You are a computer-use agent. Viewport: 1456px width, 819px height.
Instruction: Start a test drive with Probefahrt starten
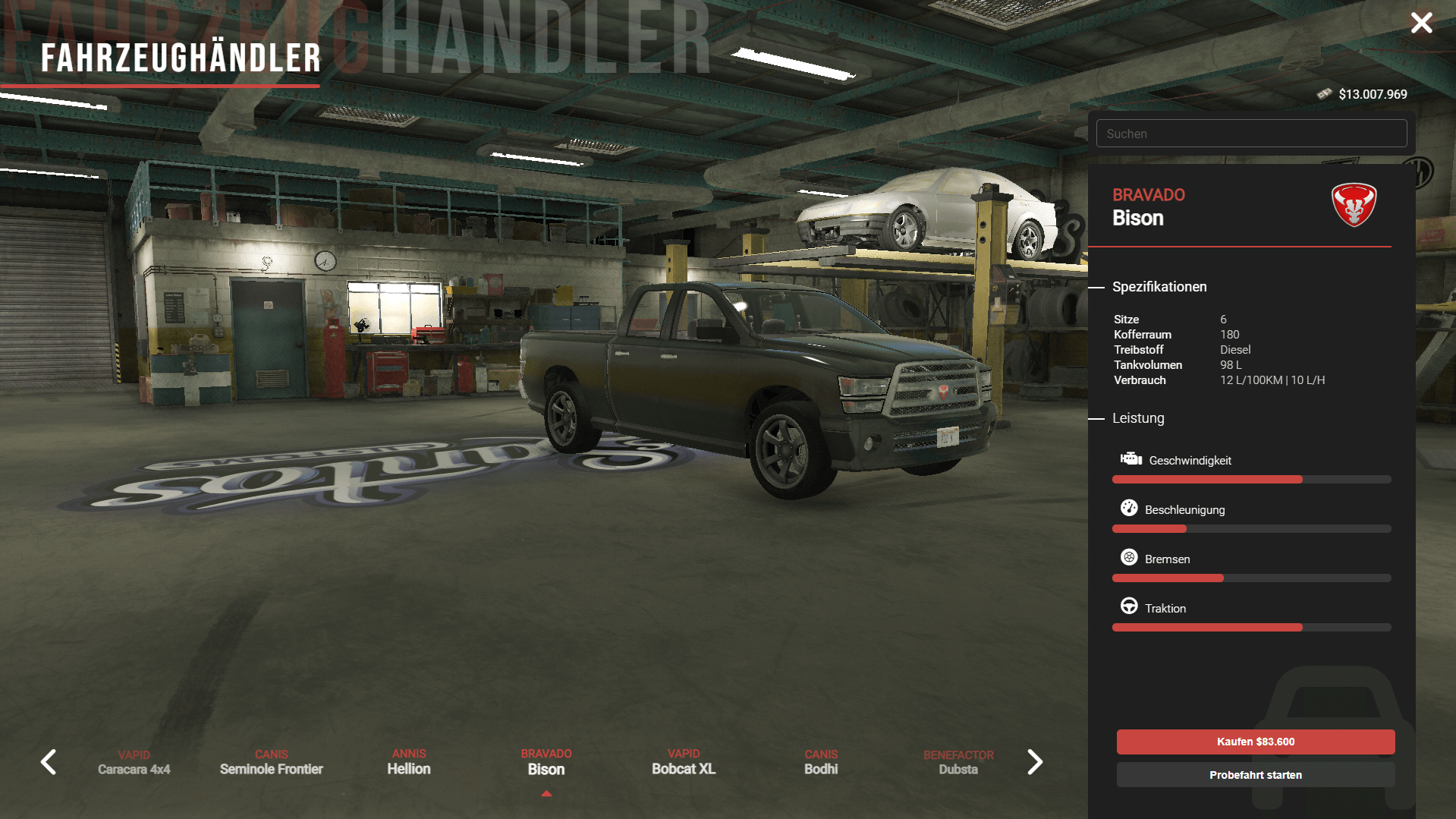[x=1255, y=775]
